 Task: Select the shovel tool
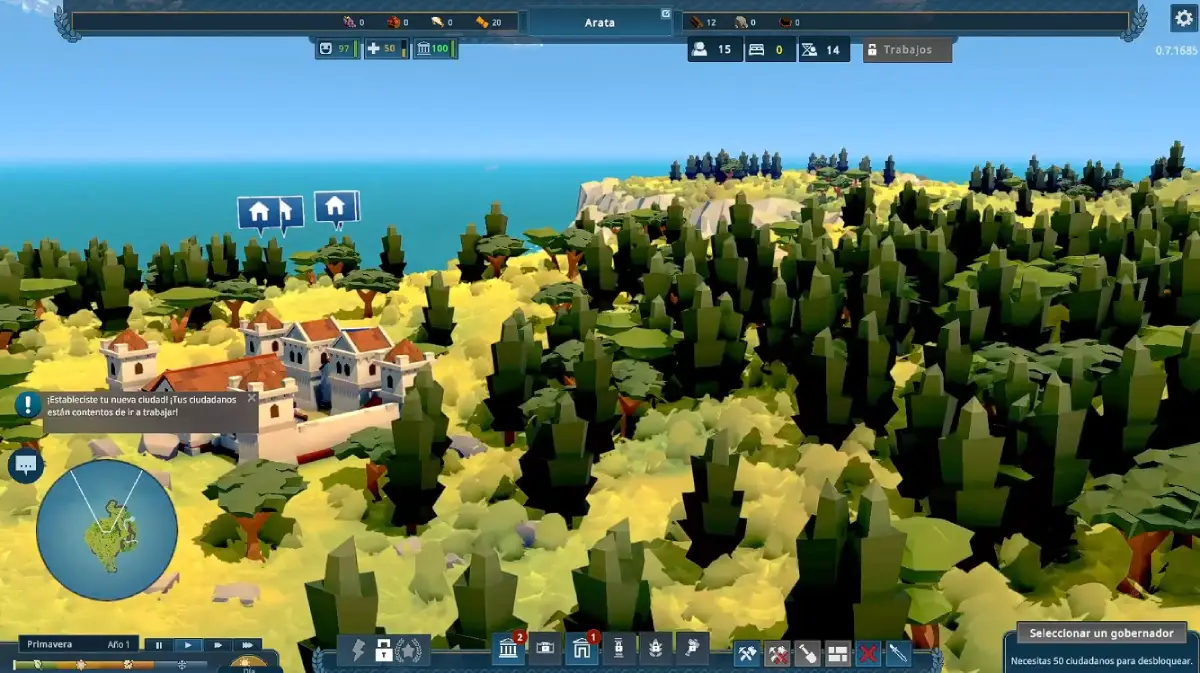tap(808, 654)
